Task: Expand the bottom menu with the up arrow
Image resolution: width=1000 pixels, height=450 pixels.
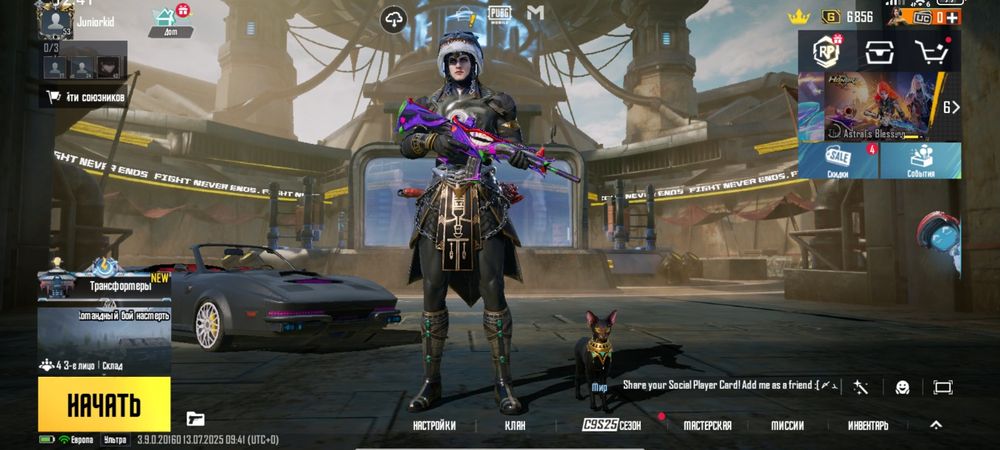Action: [936, 424]
